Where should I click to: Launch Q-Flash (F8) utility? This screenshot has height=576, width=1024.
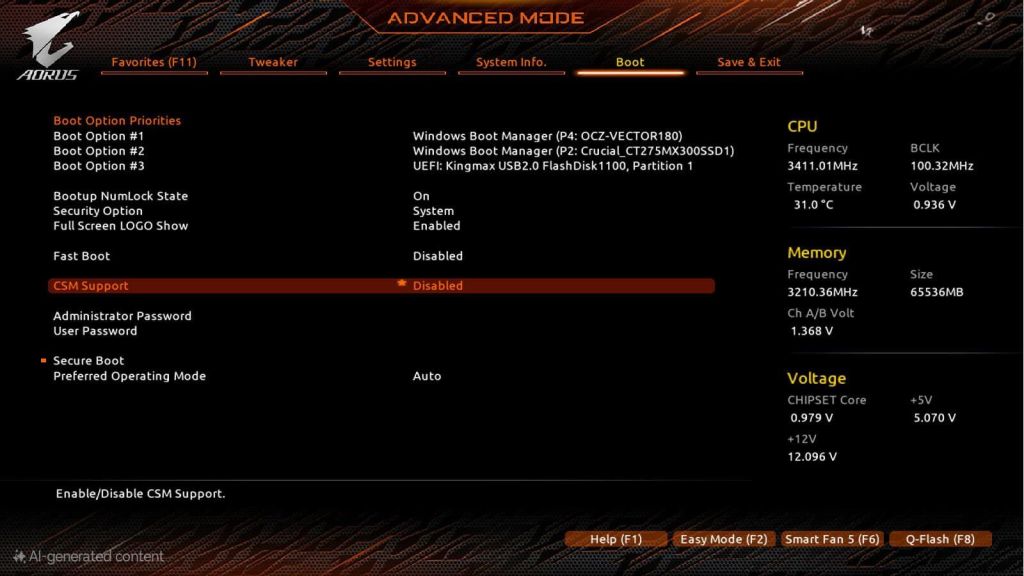coord(940,539)
